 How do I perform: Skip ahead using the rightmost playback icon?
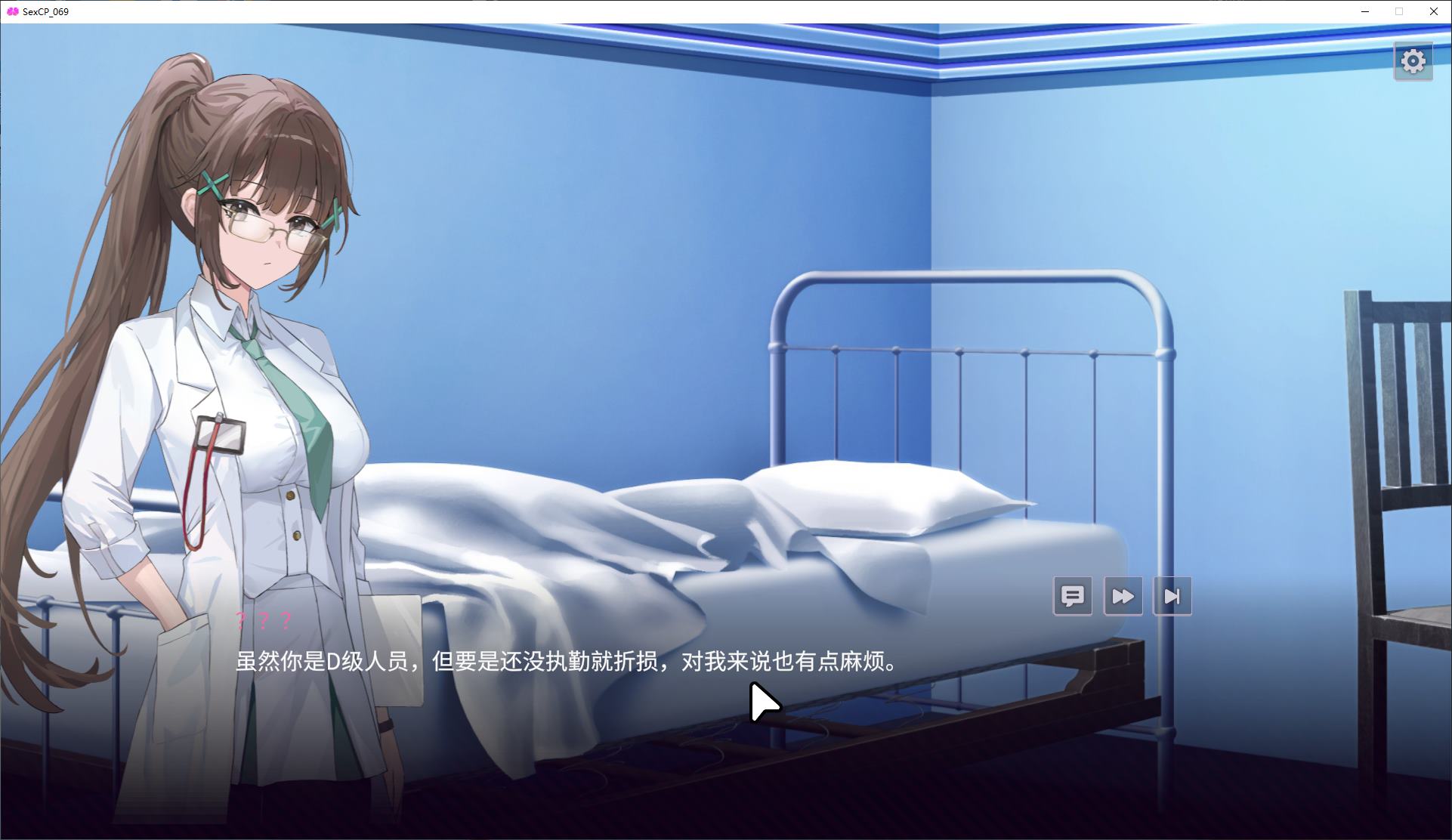[x=1172, y=596]
